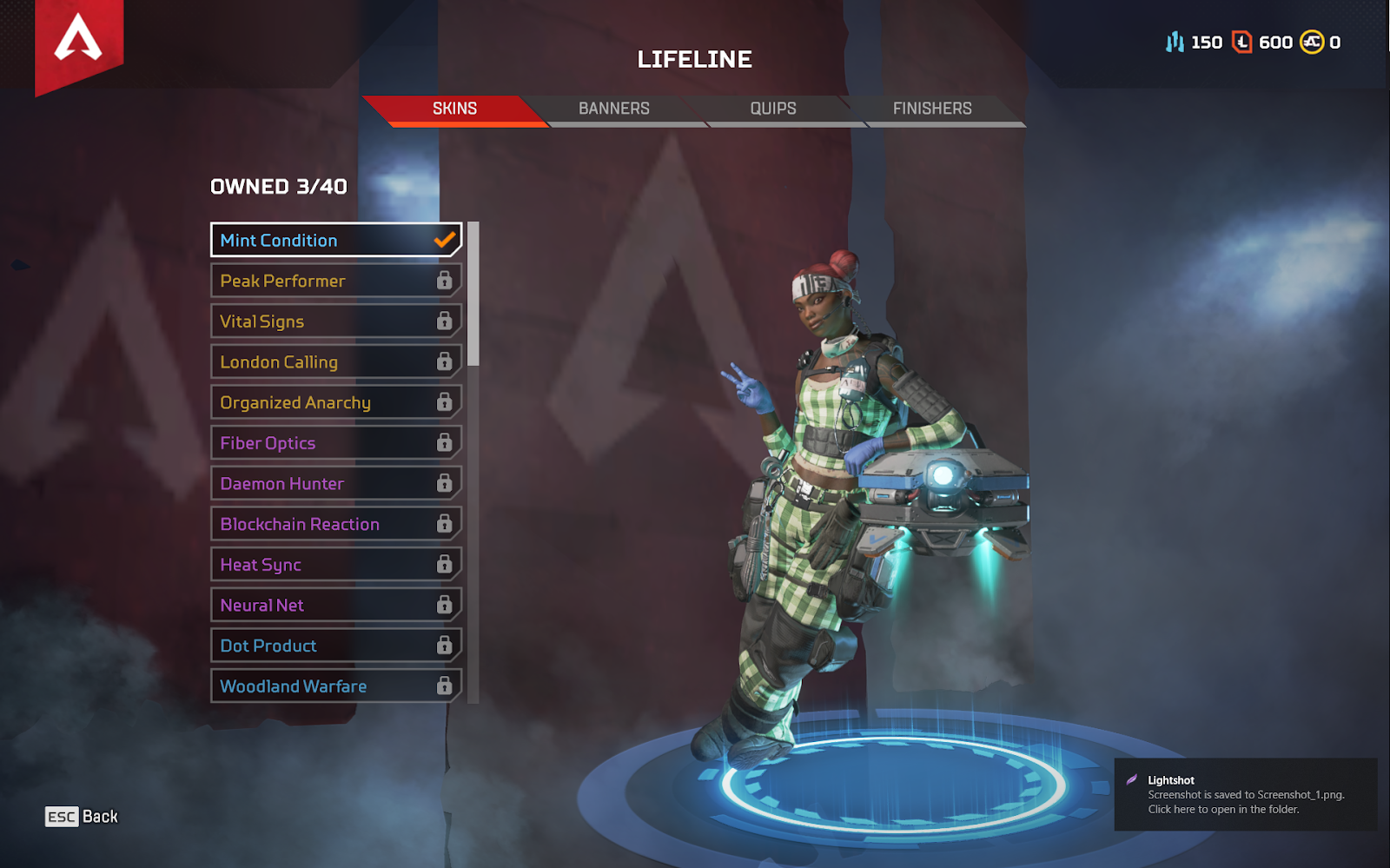Select the Dot Product skin
The width and height of the screenshot is (1390, 868).
tap(335, 646)
